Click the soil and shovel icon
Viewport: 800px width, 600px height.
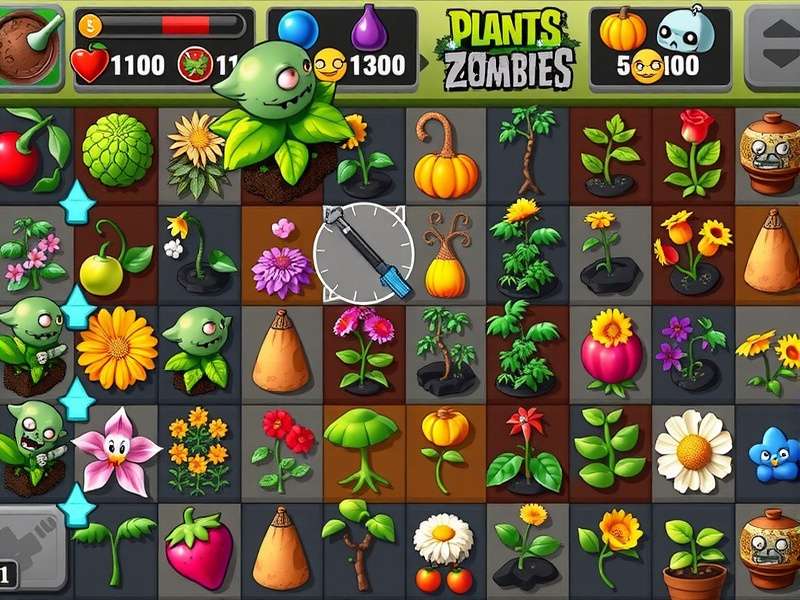pyautogui.click(x=30, y=44)
